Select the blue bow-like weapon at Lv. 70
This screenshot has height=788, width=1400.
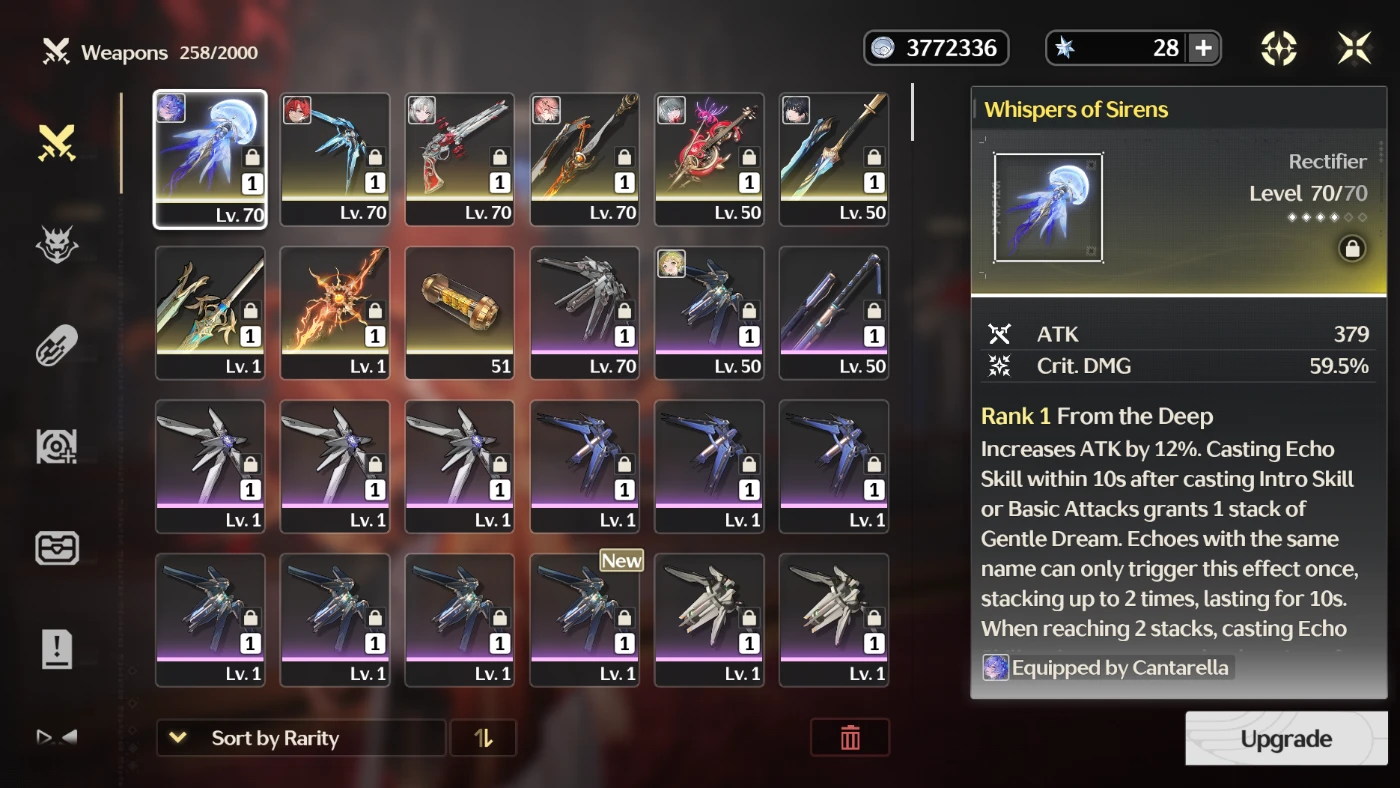coord(335,159)
